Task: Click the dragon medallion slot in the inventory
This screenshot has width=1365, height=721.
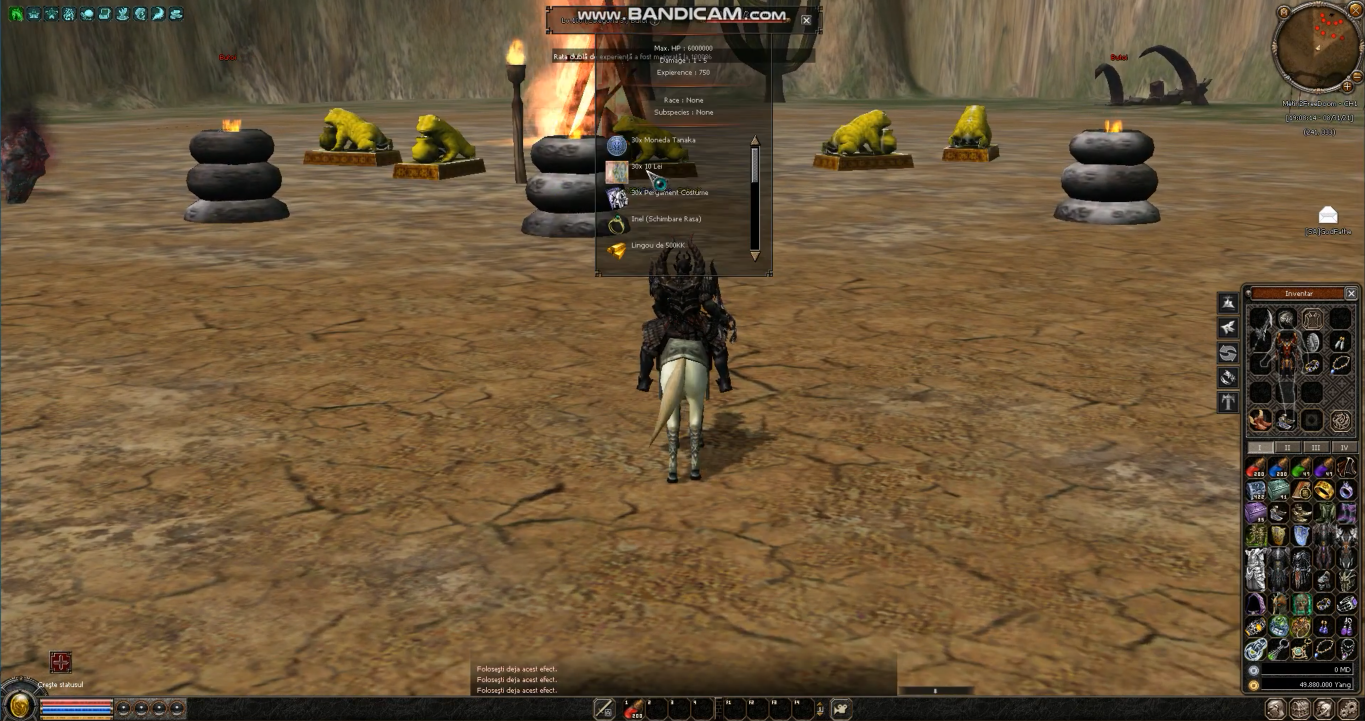Action: click(1342, 420)
